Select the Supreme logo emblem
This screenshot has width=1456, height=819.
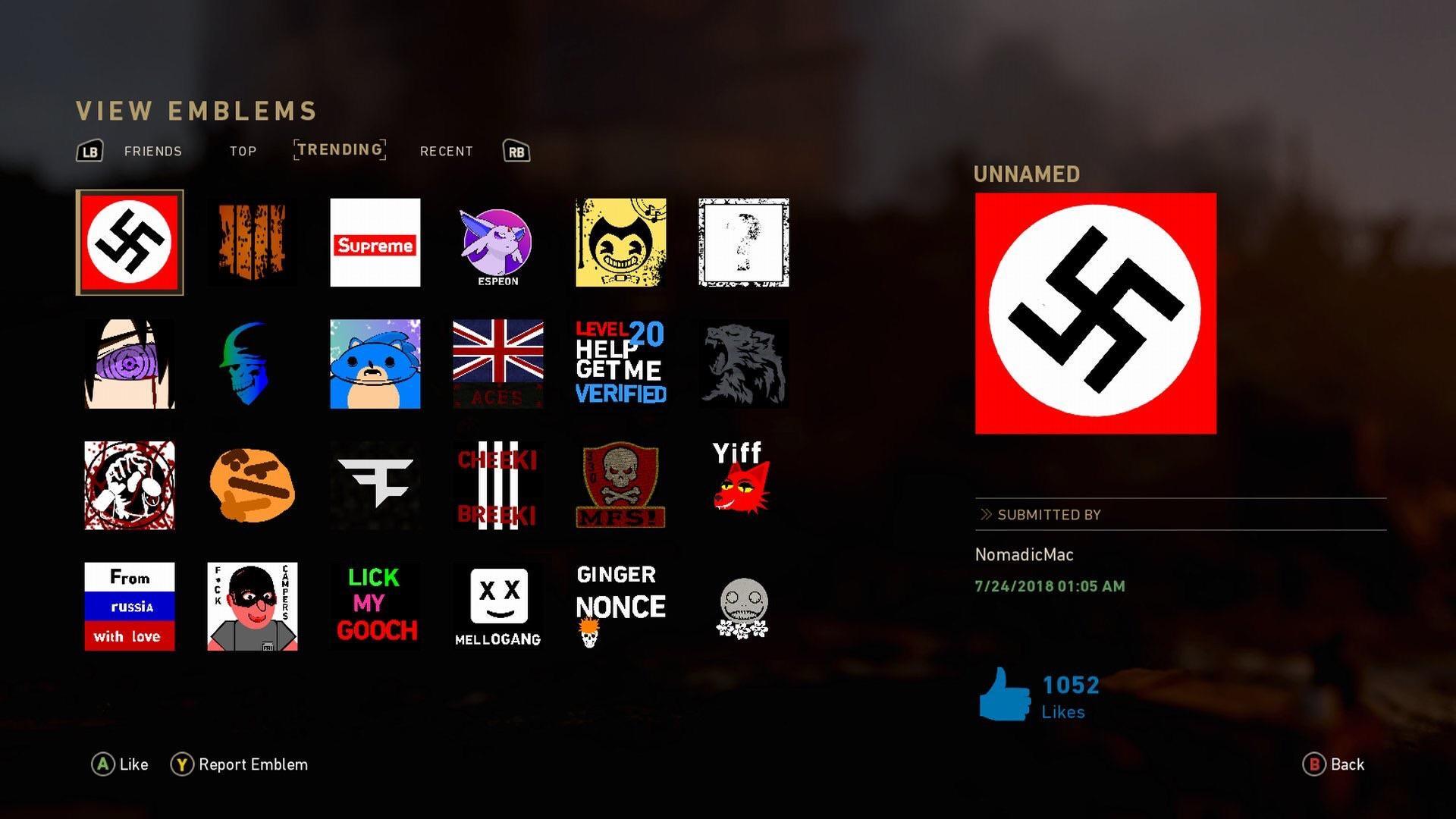pos(375,243)
